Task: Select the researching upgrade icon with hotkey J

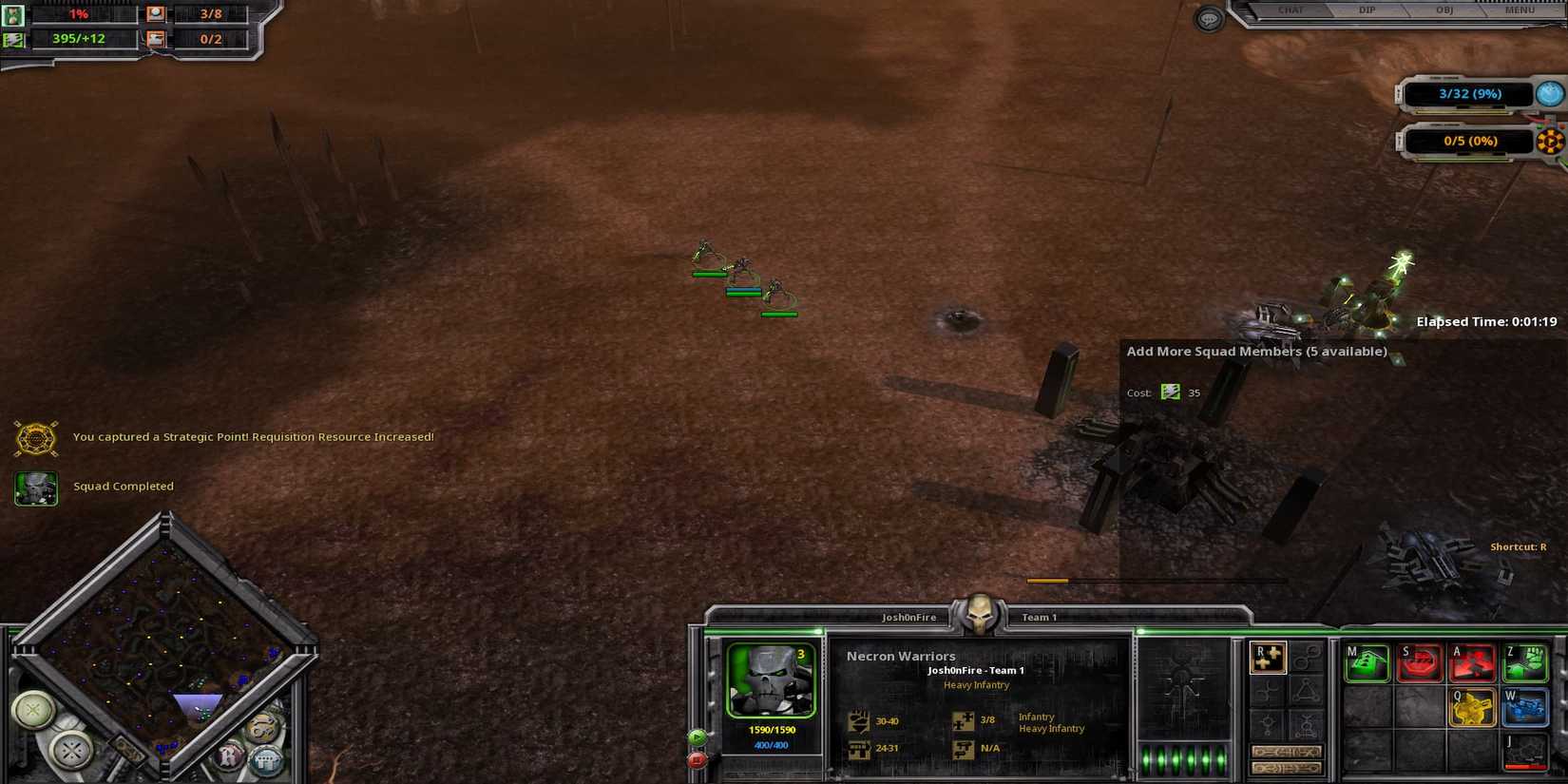Action: tap(1524, 753)
